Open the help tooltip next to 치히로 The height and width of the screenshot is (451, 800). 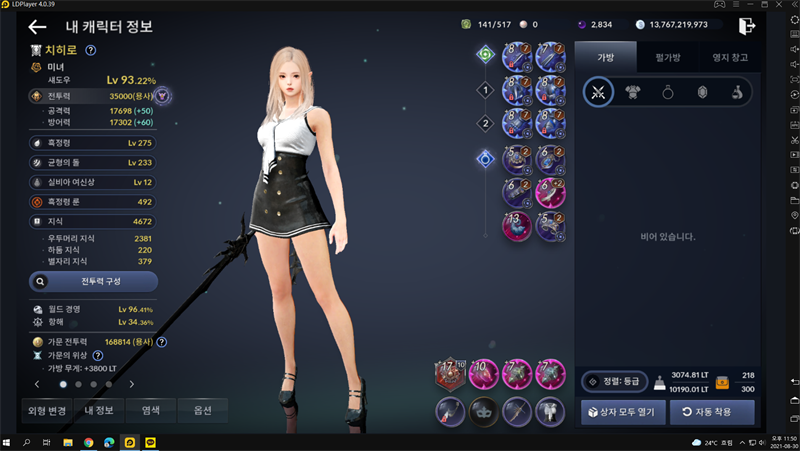tap(91, 50)
